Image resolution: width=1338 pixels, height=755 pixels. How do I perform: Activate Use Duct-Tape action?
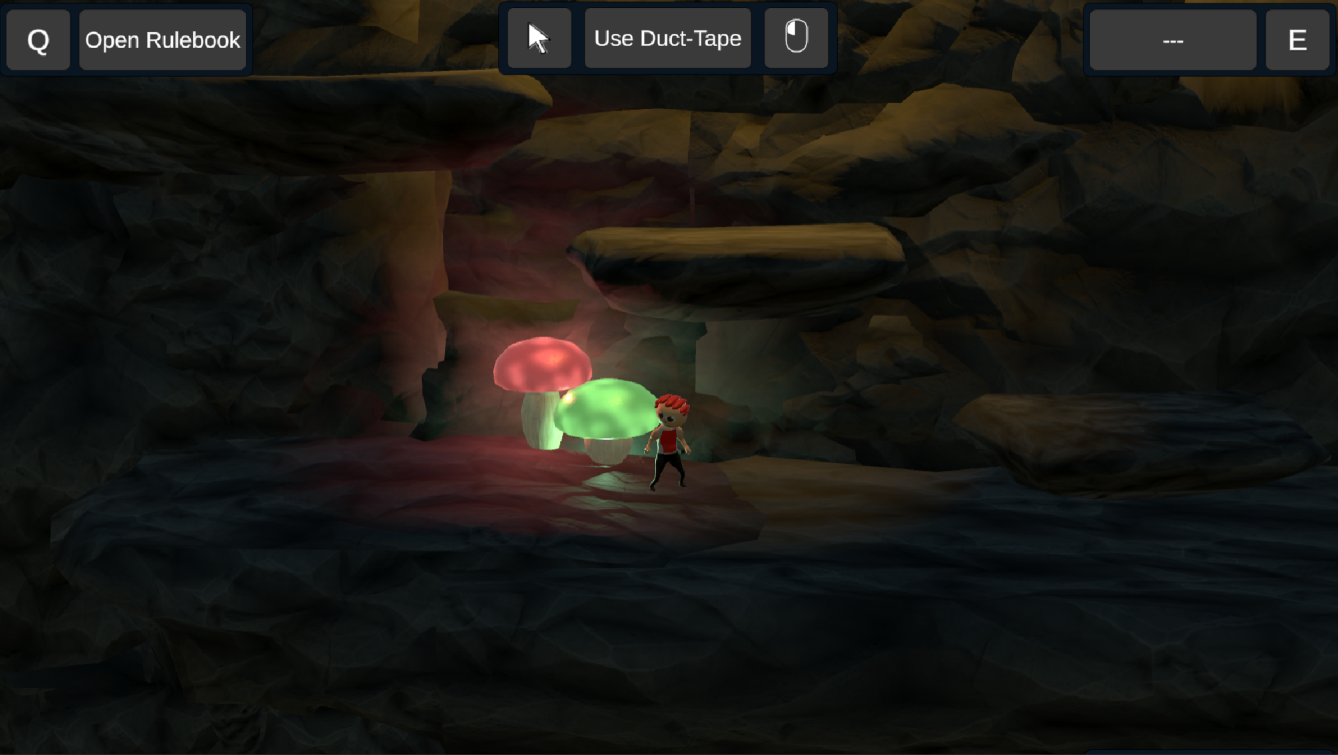(x=667, y=38)
